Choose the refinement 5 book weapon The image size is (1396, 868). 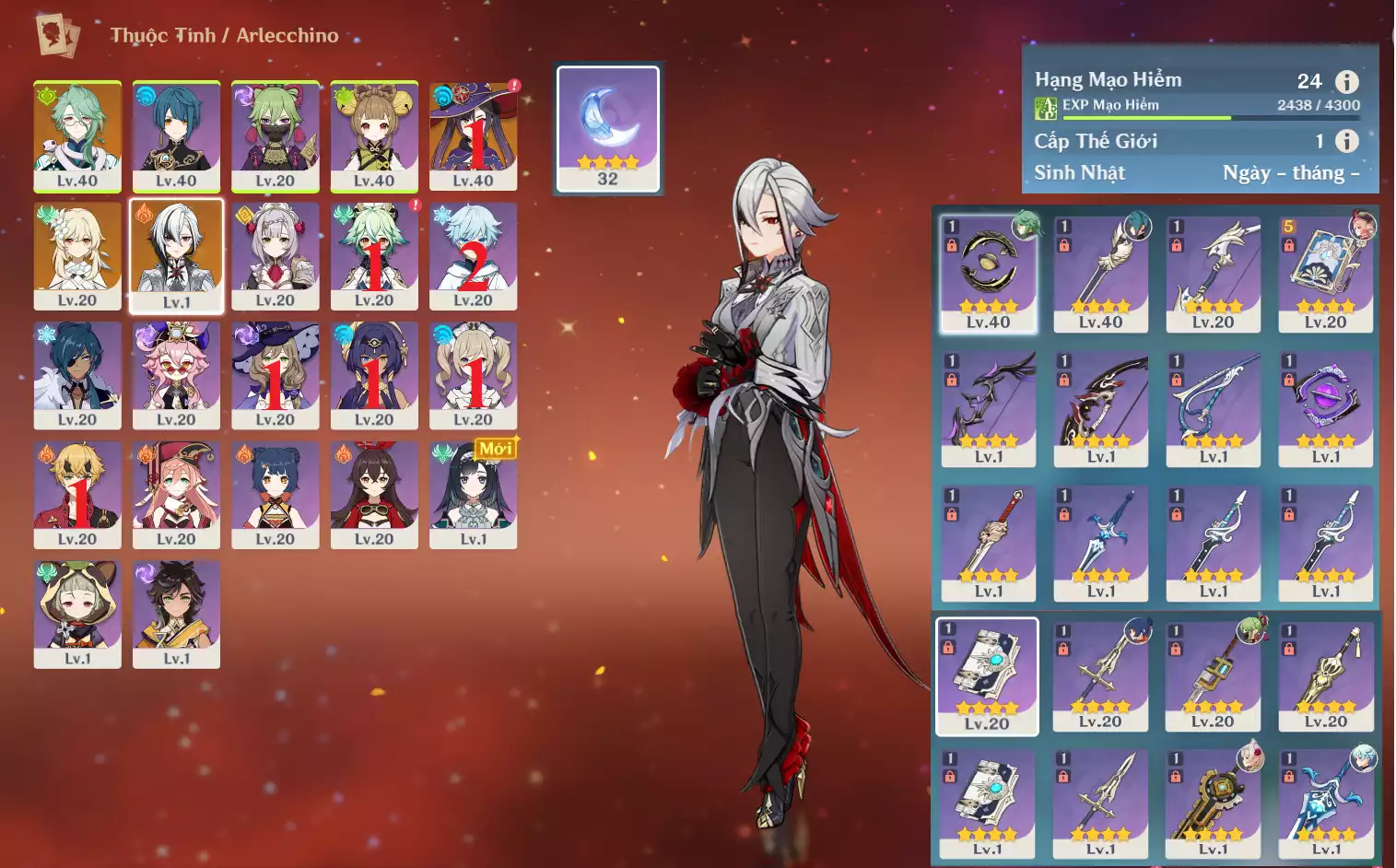point(1325,273)
